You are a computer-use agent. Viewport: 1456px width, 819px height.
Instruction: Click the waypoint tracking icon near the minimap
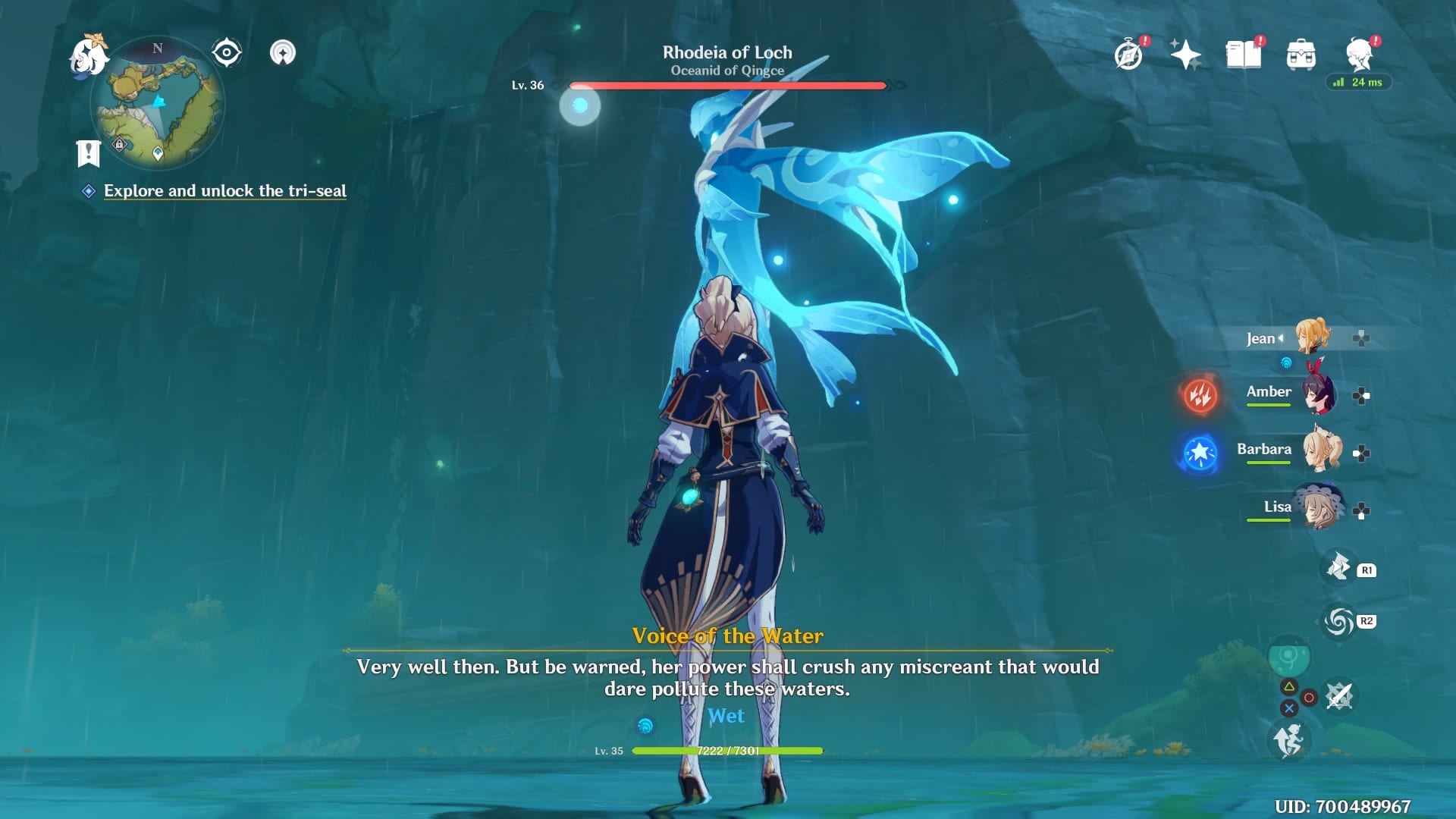pos(284,52)
